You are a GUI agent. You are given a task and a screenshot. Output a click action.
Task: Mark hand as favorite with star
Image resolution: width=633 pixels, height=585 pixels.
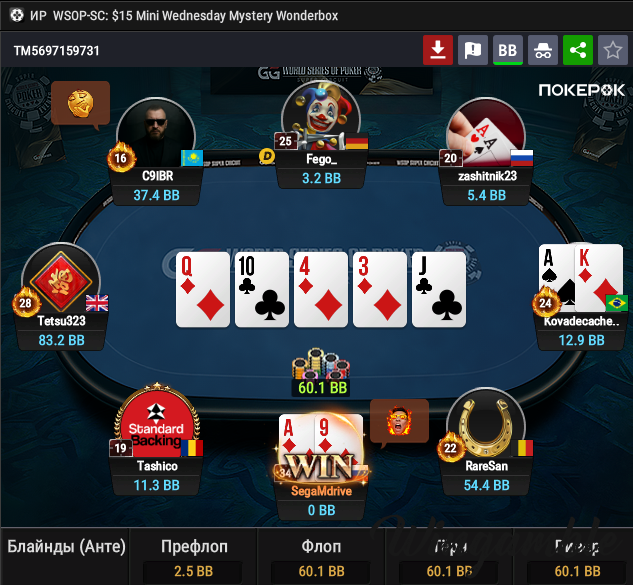coord(611,50)
